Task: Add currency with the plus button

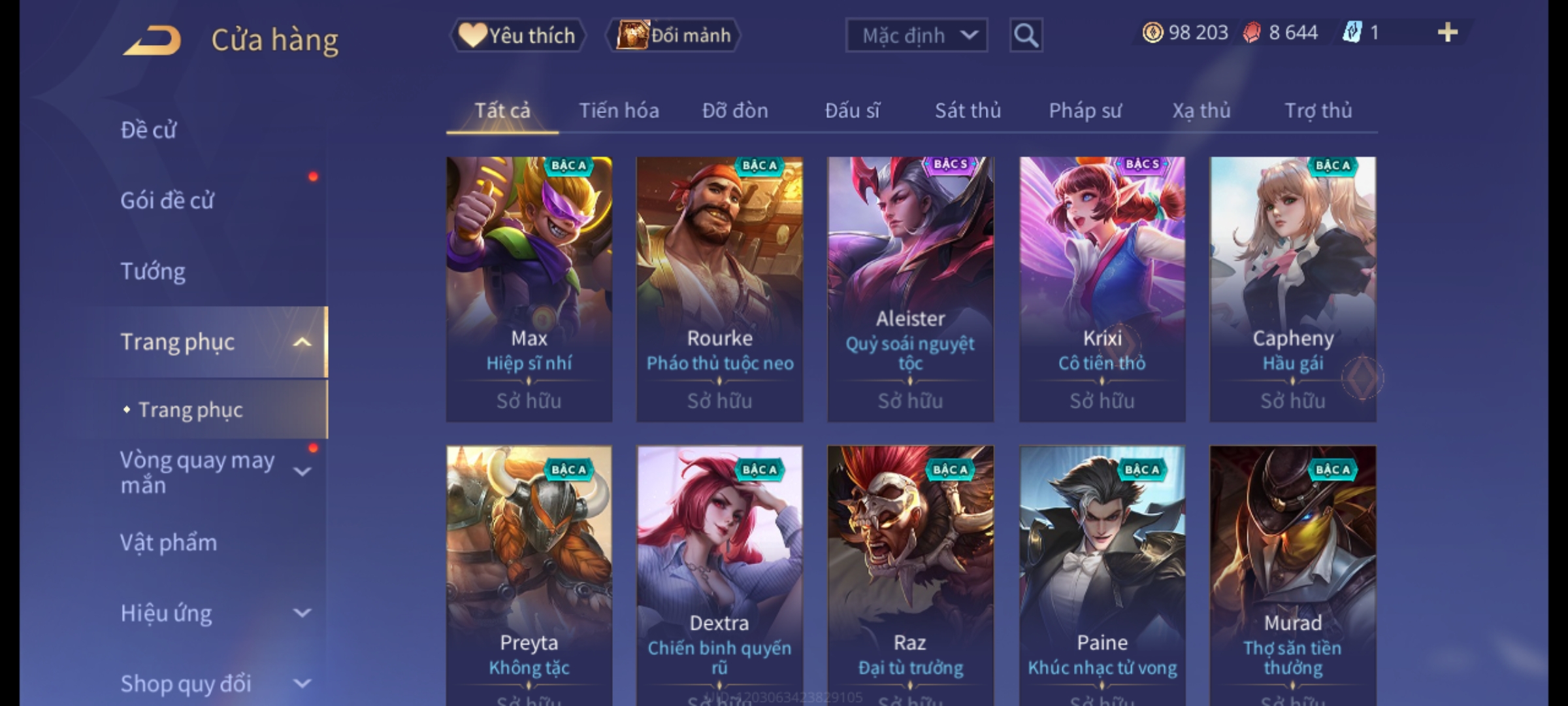Action: point(1447,33)
